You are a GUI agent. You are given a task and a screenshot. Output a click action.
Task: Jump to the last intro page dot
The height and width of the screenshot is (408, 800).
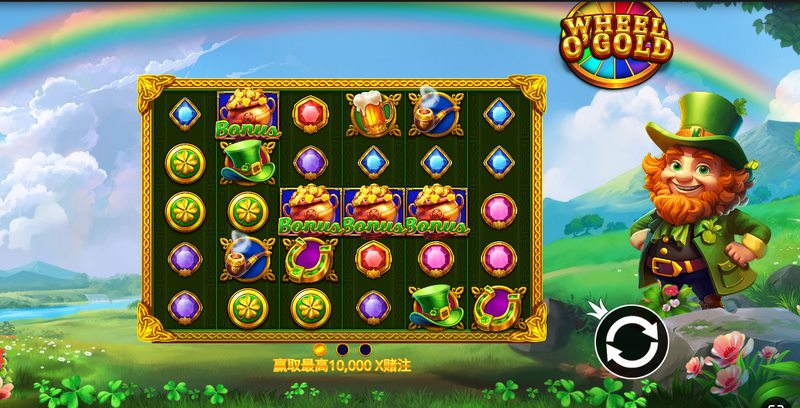(x=365, y=349)
